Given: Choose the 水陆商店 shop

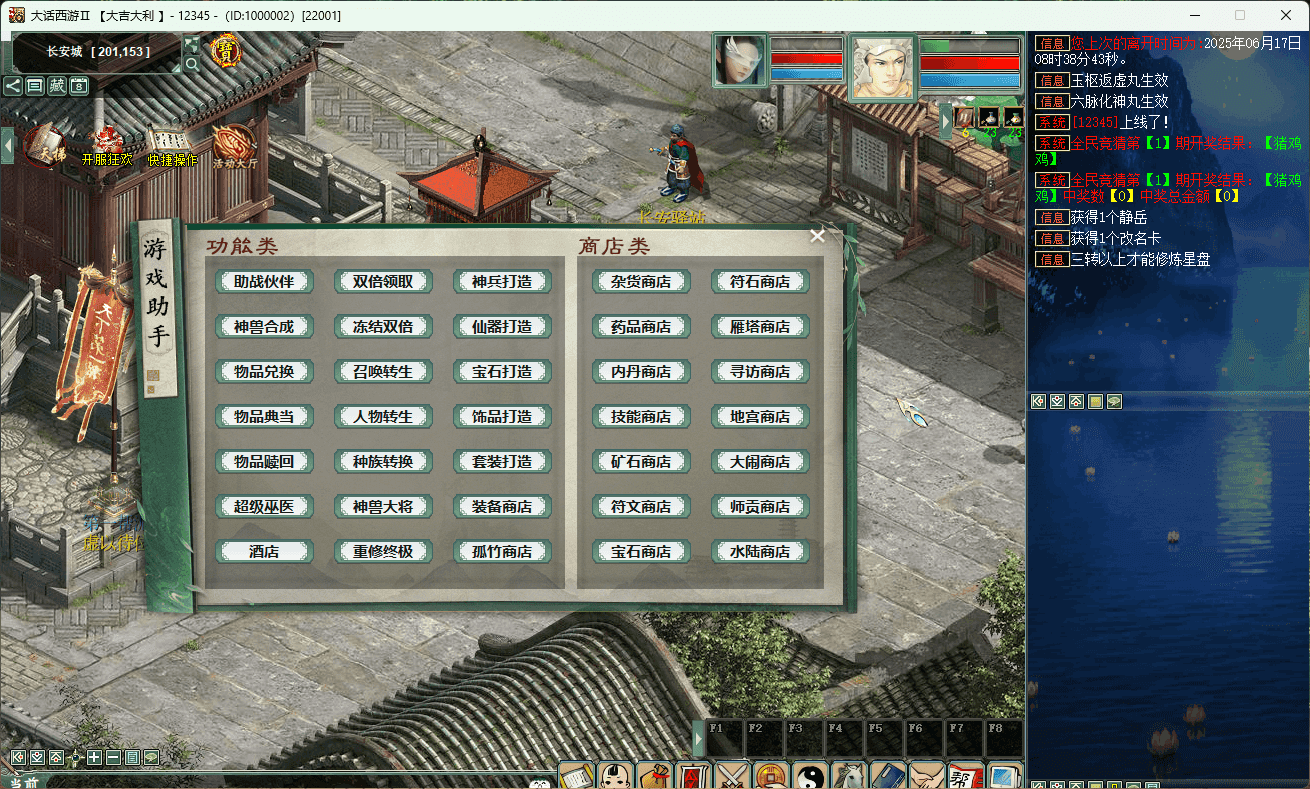Looking at the screenshot, I should [x=760, y=552].
